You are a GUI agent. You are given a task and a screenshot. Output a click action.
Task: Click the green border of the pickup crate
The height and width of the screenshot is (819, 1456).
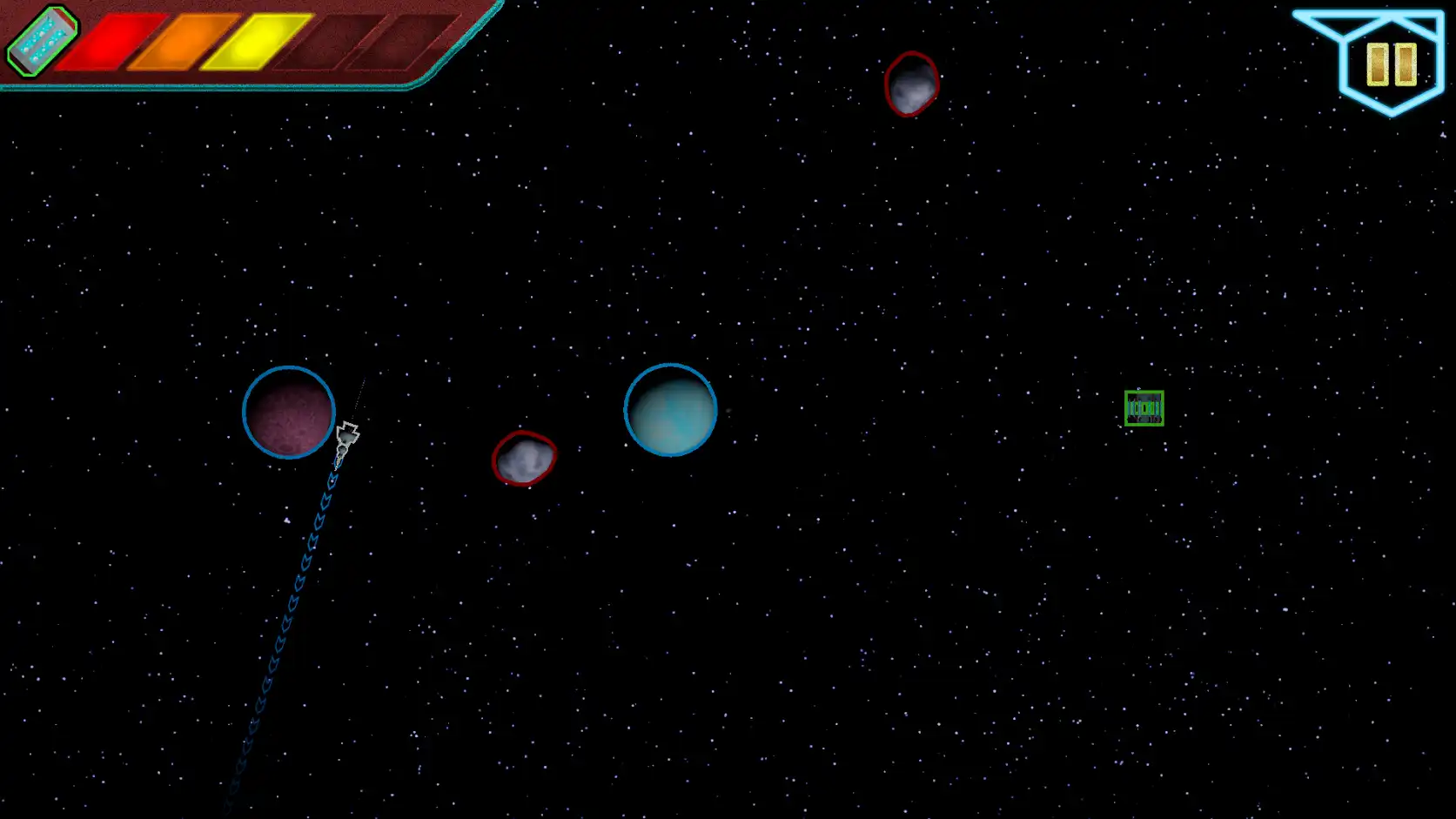point(1128,406)
